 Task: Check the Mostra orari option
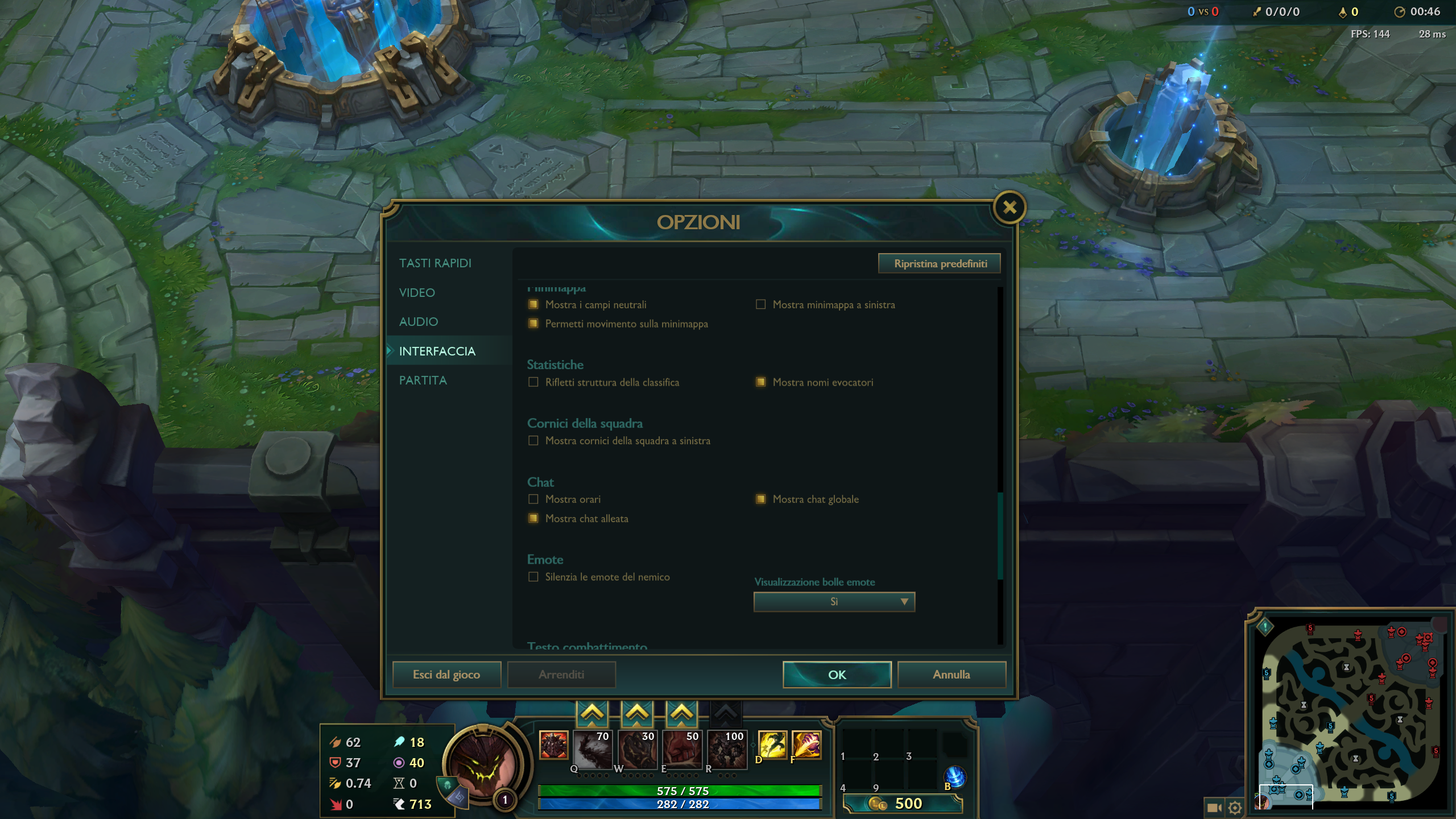click(533, 499)
